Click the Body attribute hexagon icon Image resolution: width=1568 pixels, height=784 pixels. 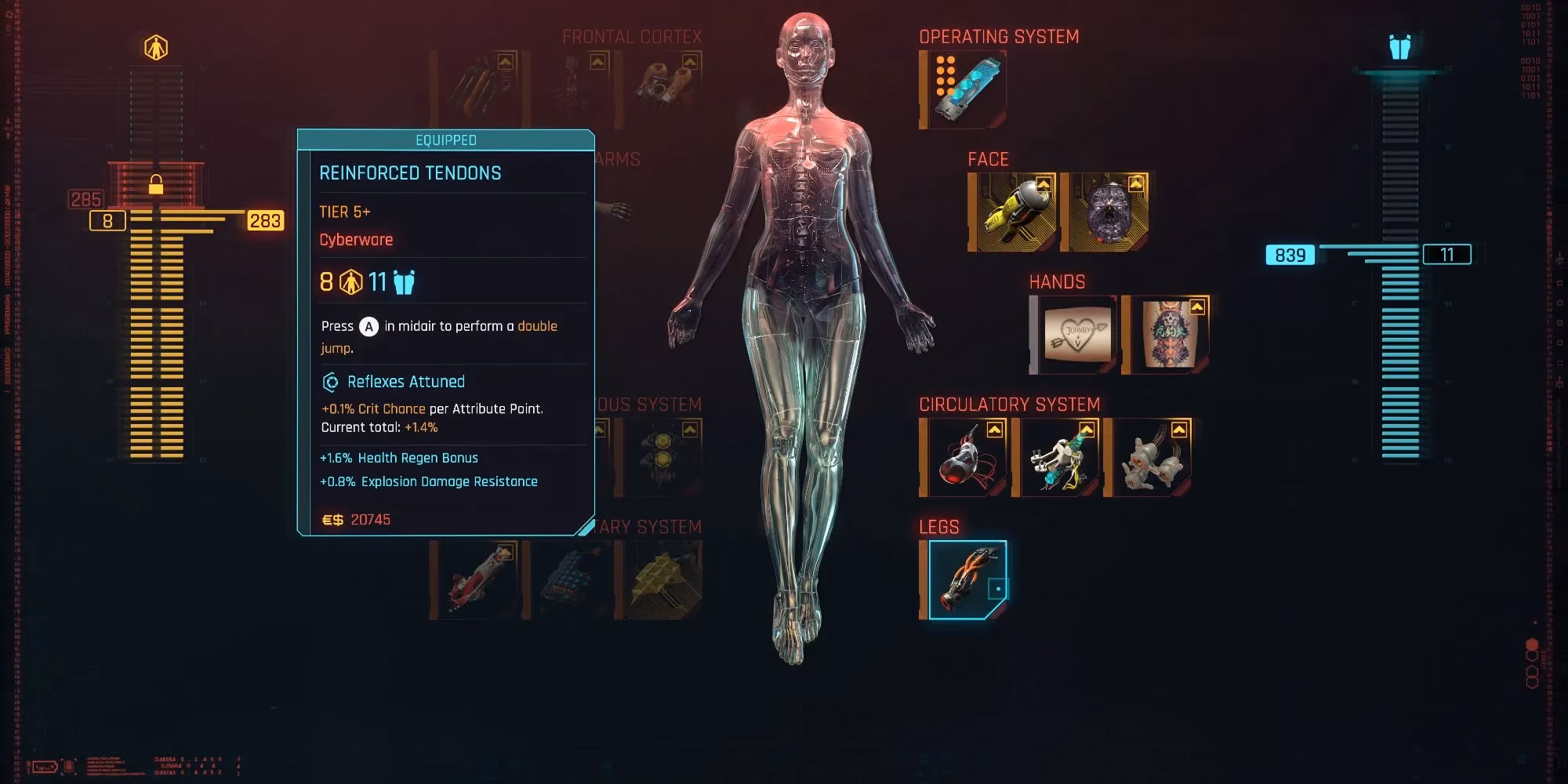click(157, 49)
